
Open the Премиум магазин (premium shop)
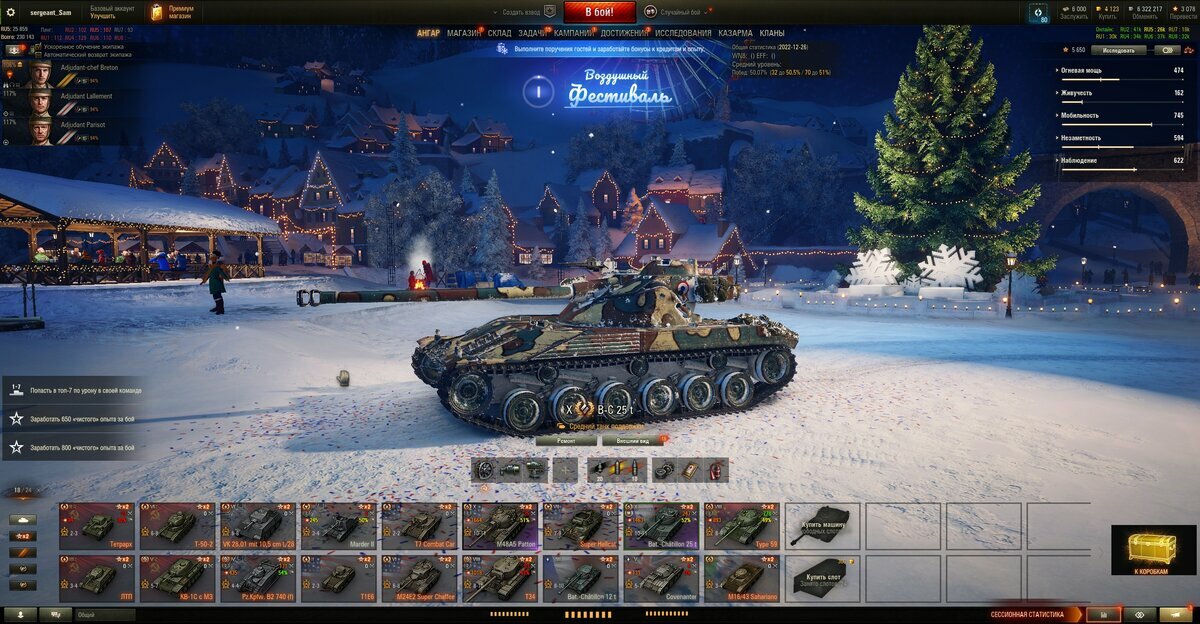173,12
